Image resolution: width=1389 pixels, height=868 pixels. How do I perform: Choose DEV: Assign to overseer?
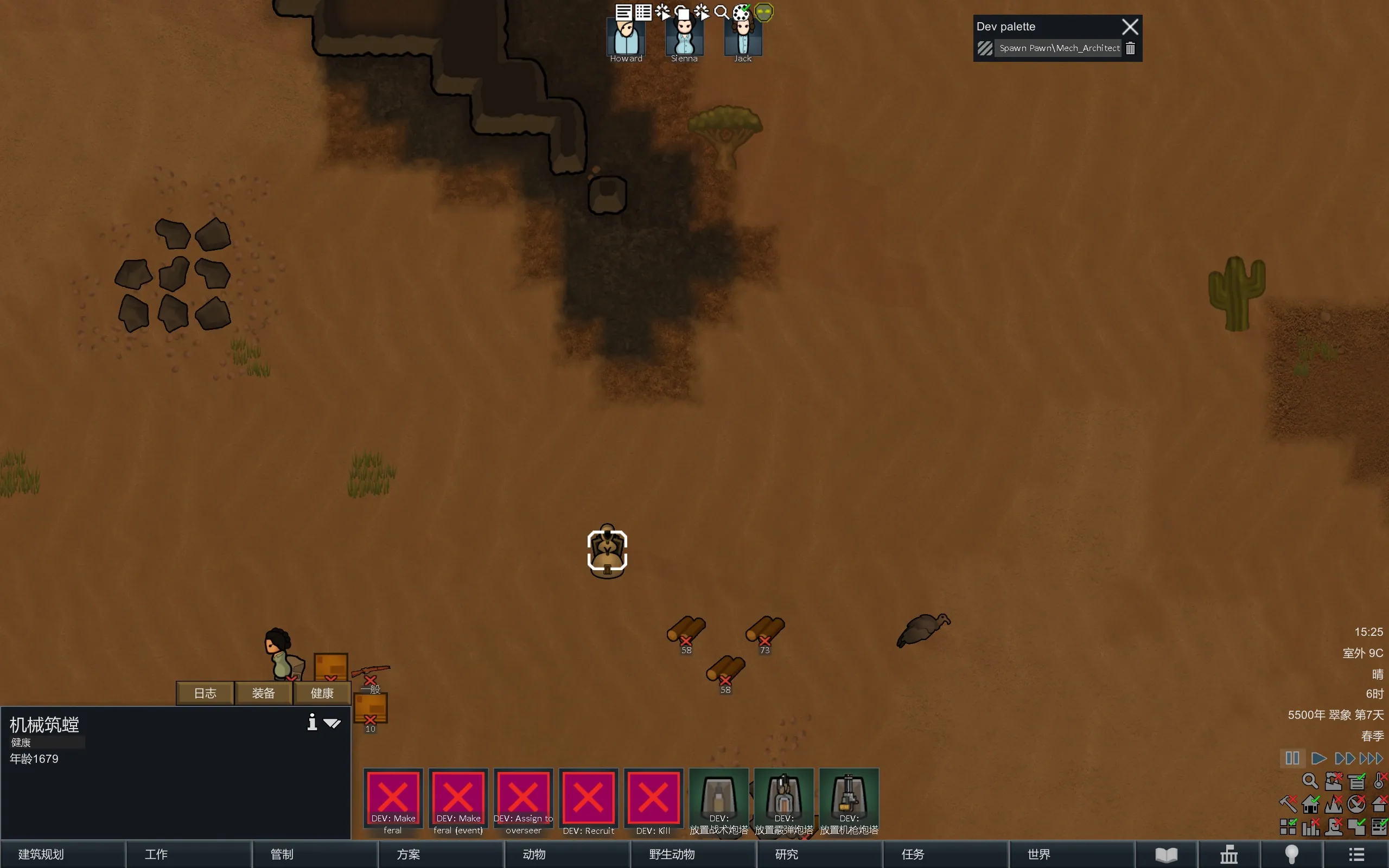[523, 802]
